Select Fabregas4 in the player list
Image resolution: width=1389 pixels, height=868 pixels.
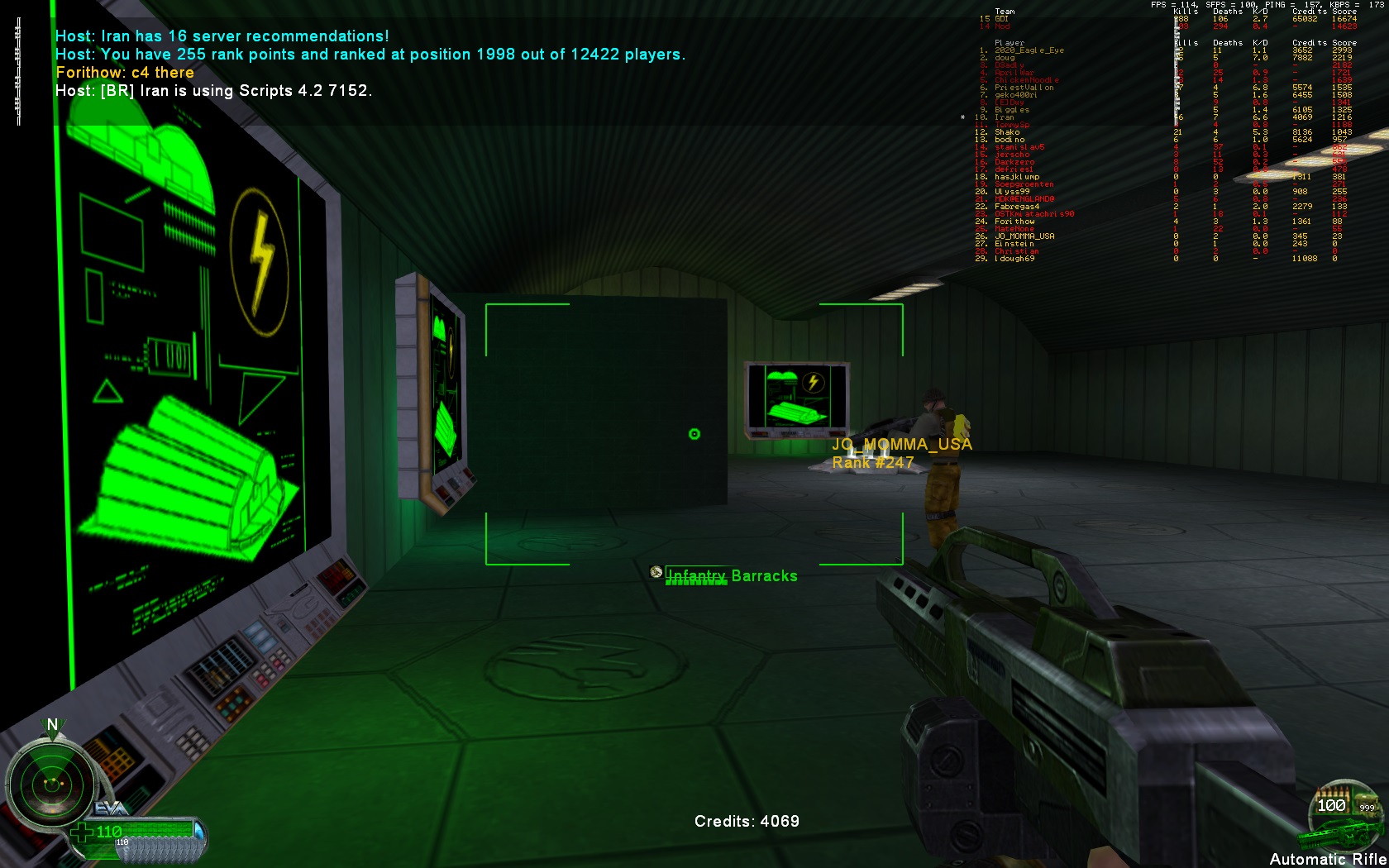coord(1017,207)
